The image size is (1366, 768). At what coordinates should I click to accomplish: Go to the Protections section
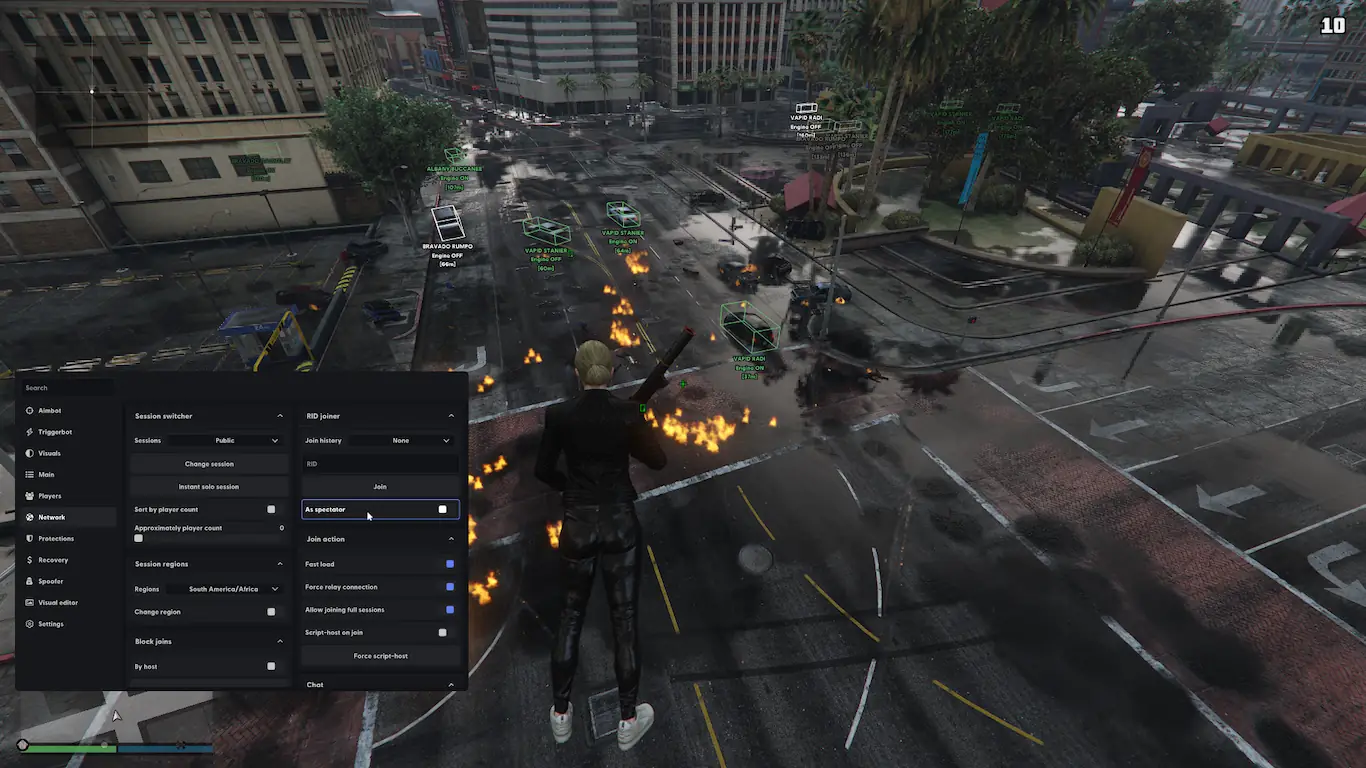click(55, 539)
